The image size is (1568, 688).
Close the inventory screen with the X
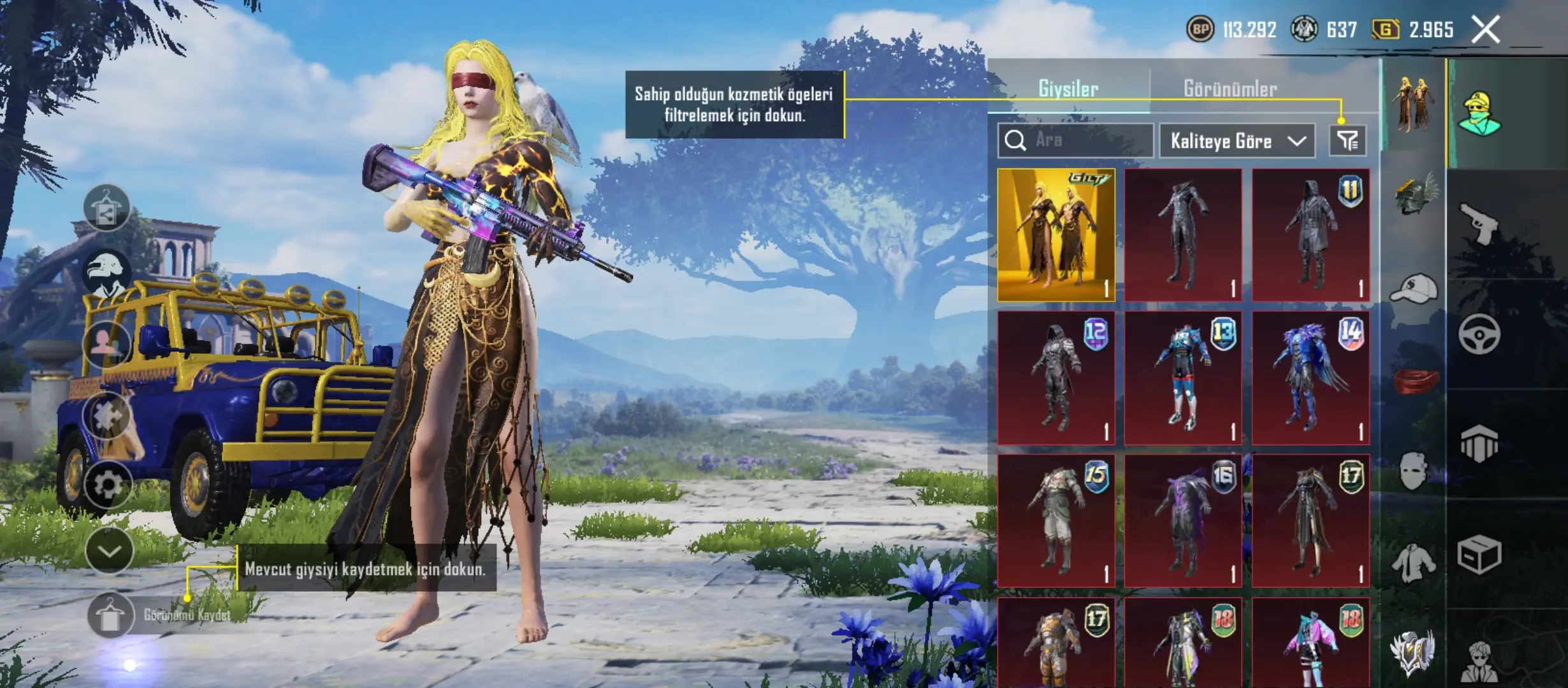(x=1485, y=29)
